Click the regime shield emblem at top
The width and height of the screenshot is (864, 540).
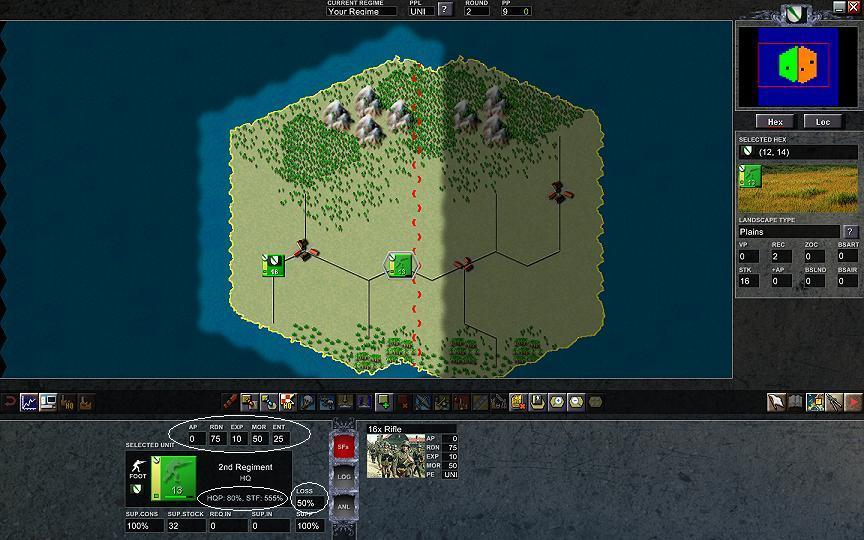(x=797, y=14)
